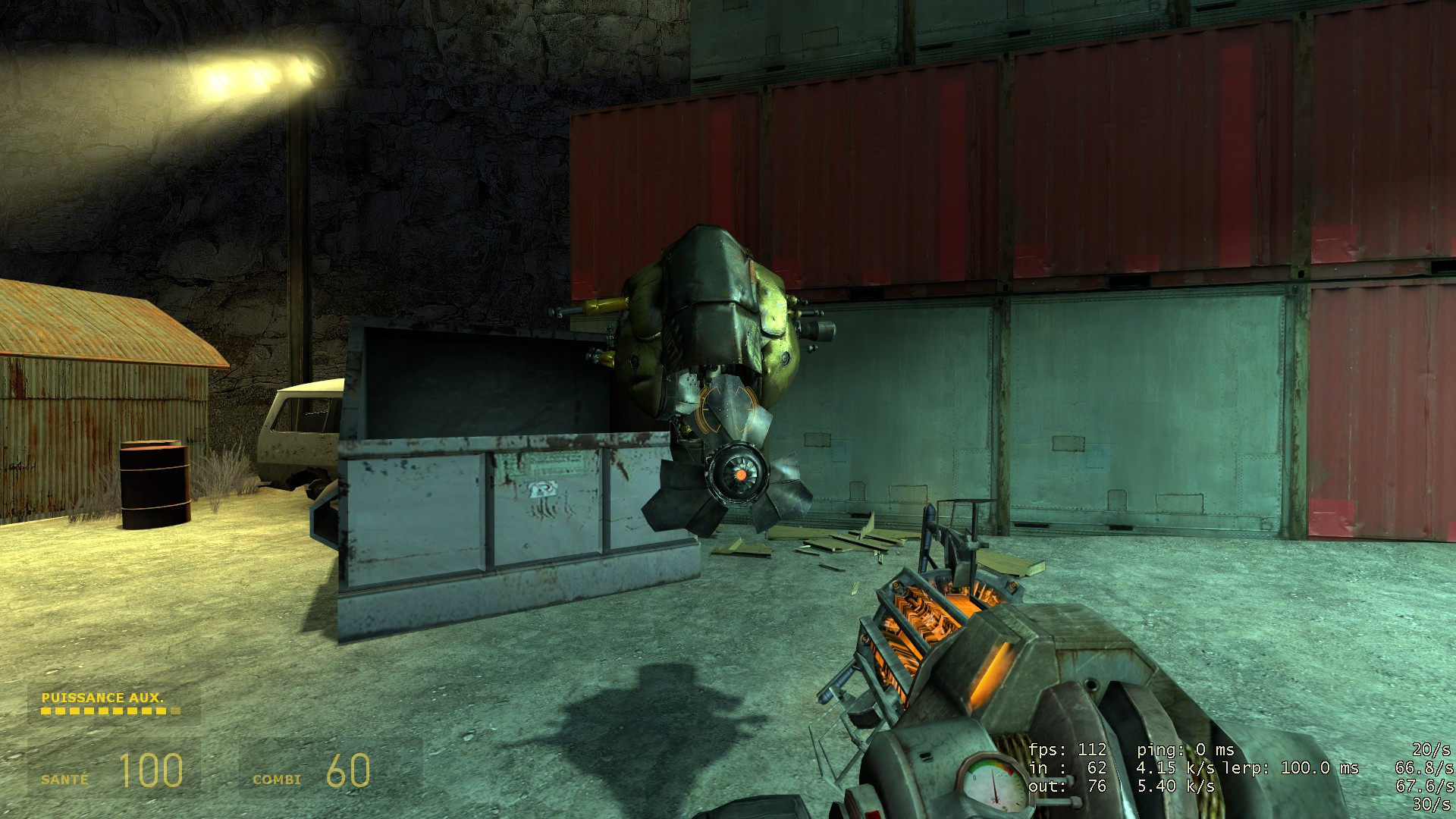Toggle the PUISSANCE AUX. indicator
Screen dimensions: 1456x819
click(102, 696)
